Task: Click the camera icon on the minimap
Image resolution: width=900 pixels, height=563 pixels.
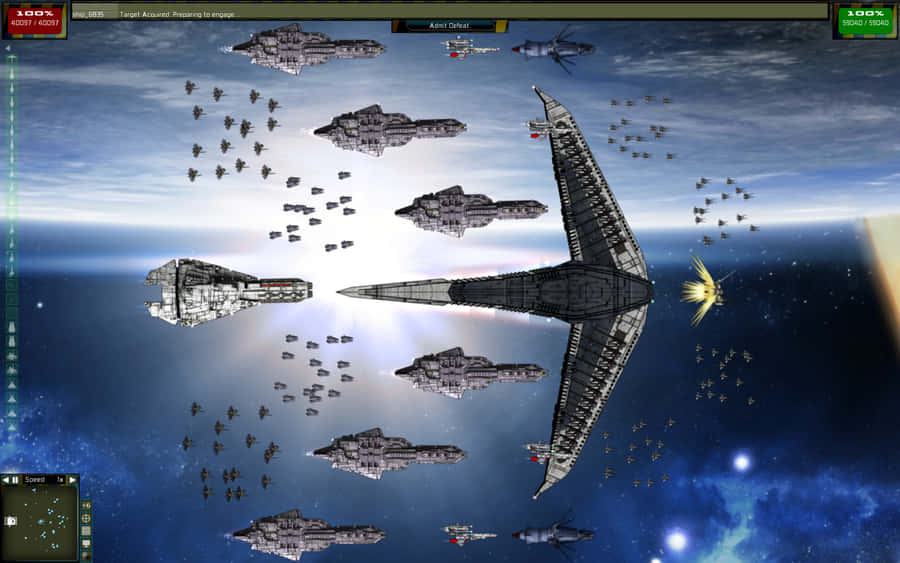Action: point(11,521)
